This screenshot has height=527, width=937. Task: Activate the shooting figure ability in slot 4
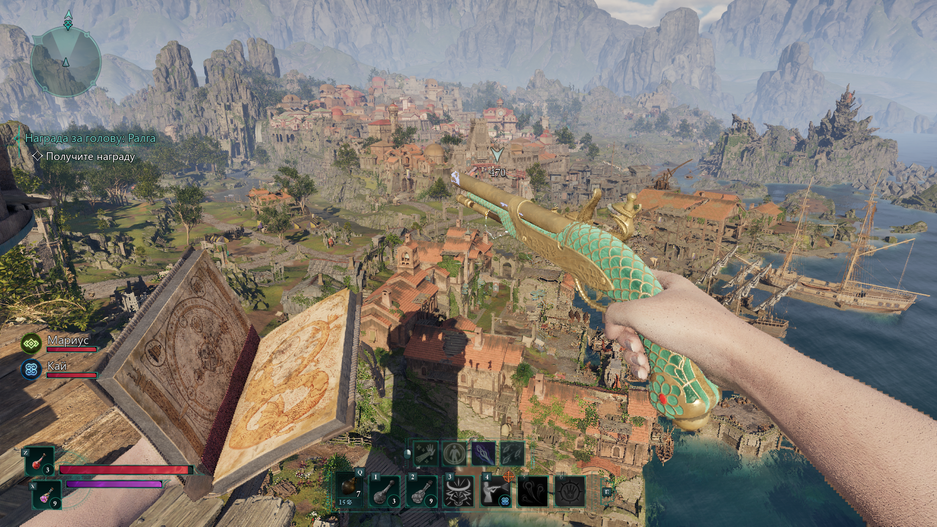(x=496, y=489)
